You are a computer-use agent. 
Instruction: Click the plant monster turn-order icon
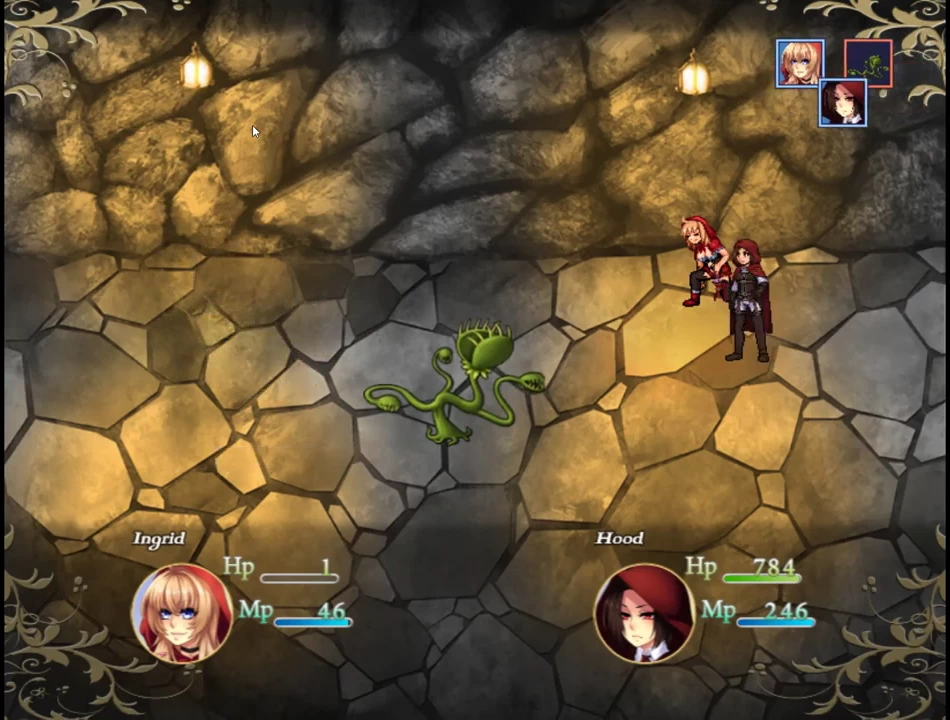coord(868,63)
